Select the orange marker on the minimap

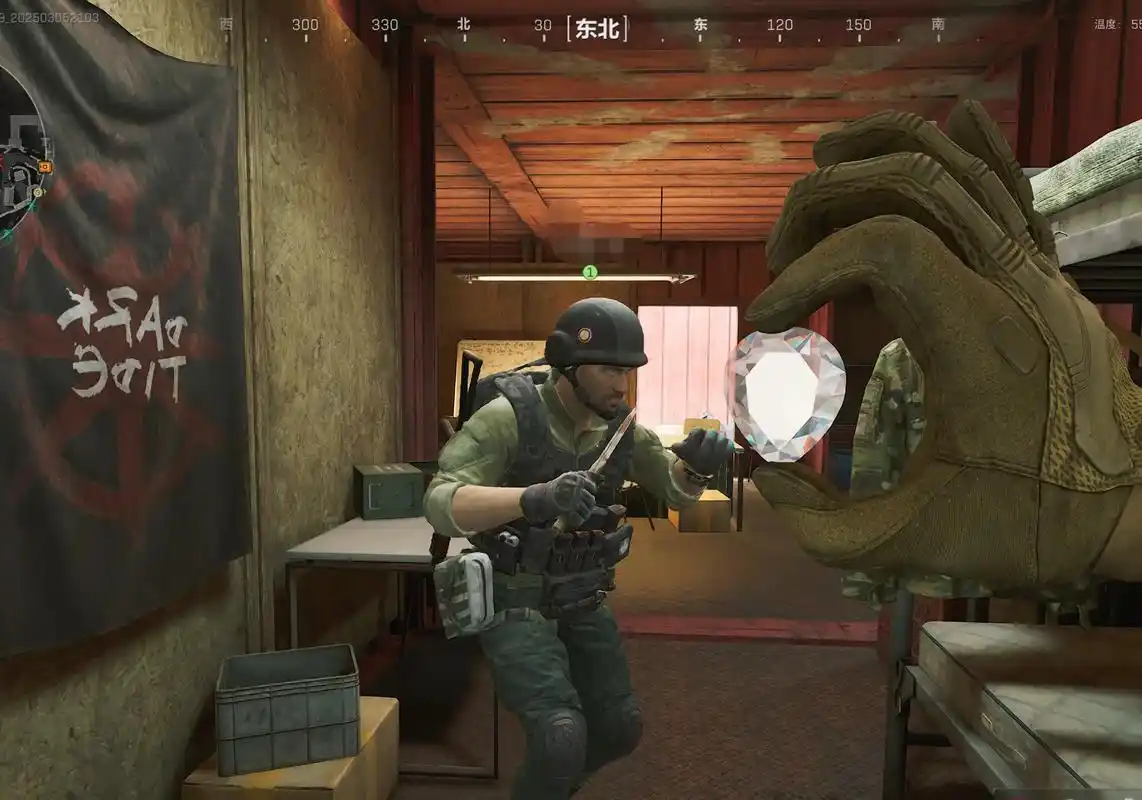45,165
